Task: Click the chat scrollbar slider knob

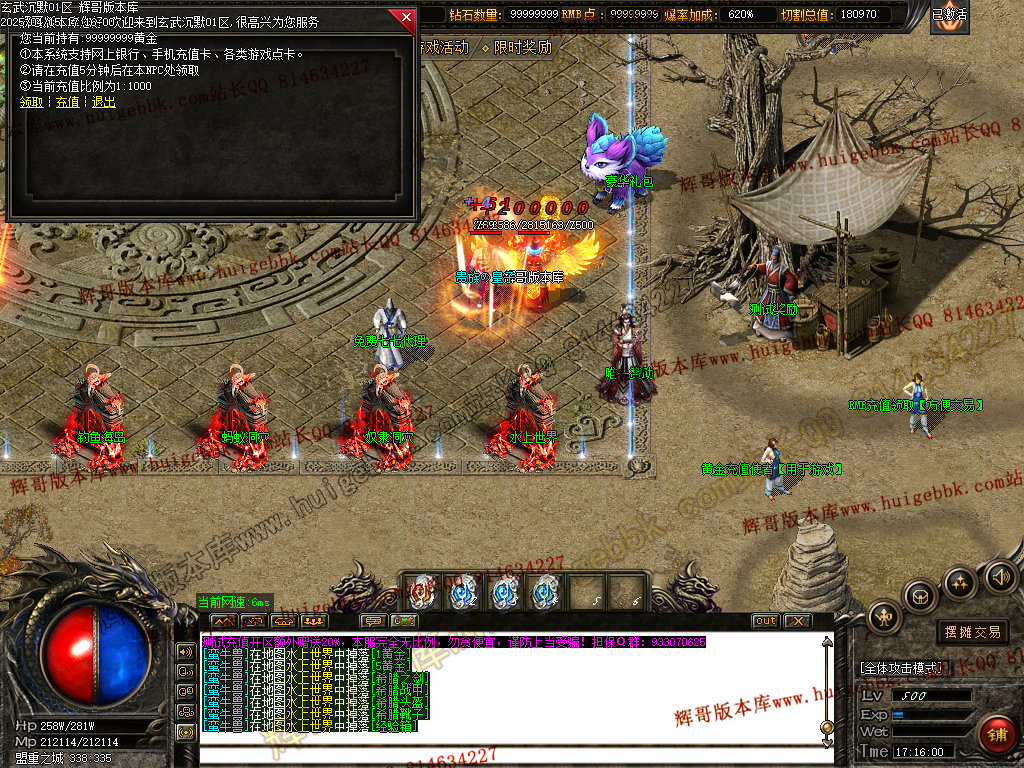Action: point(826,727)
